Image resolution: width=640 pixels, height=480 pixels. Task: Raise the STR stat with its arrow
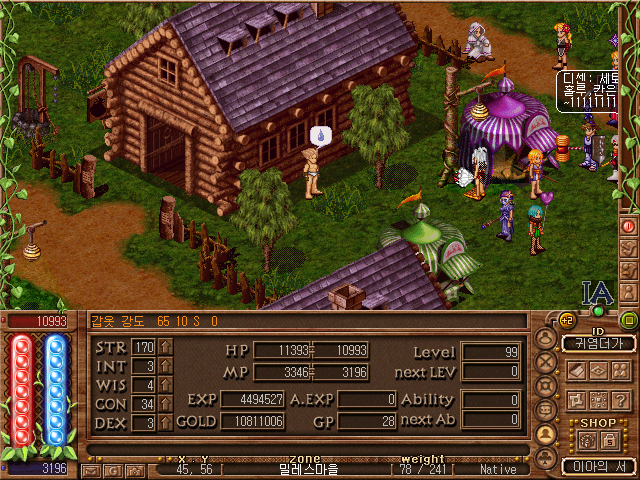click(166, 347)
